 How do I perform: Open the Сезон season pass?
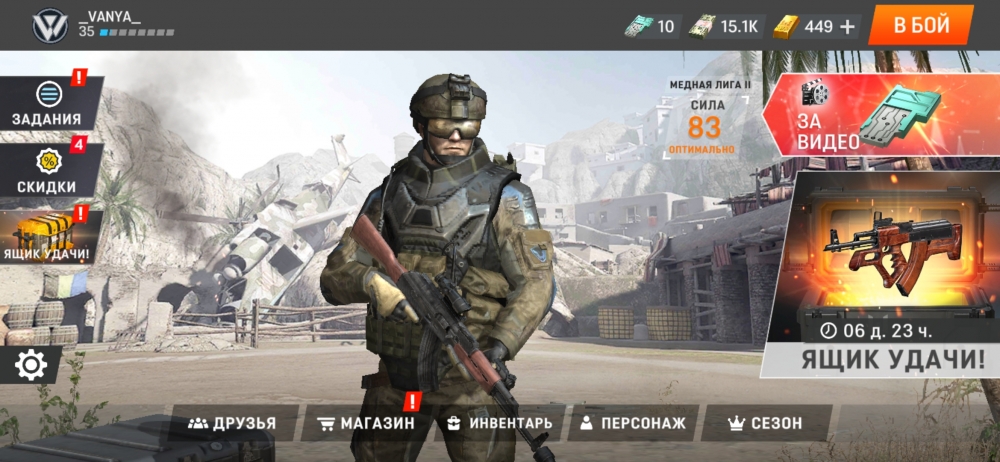[x=764, y=423]
